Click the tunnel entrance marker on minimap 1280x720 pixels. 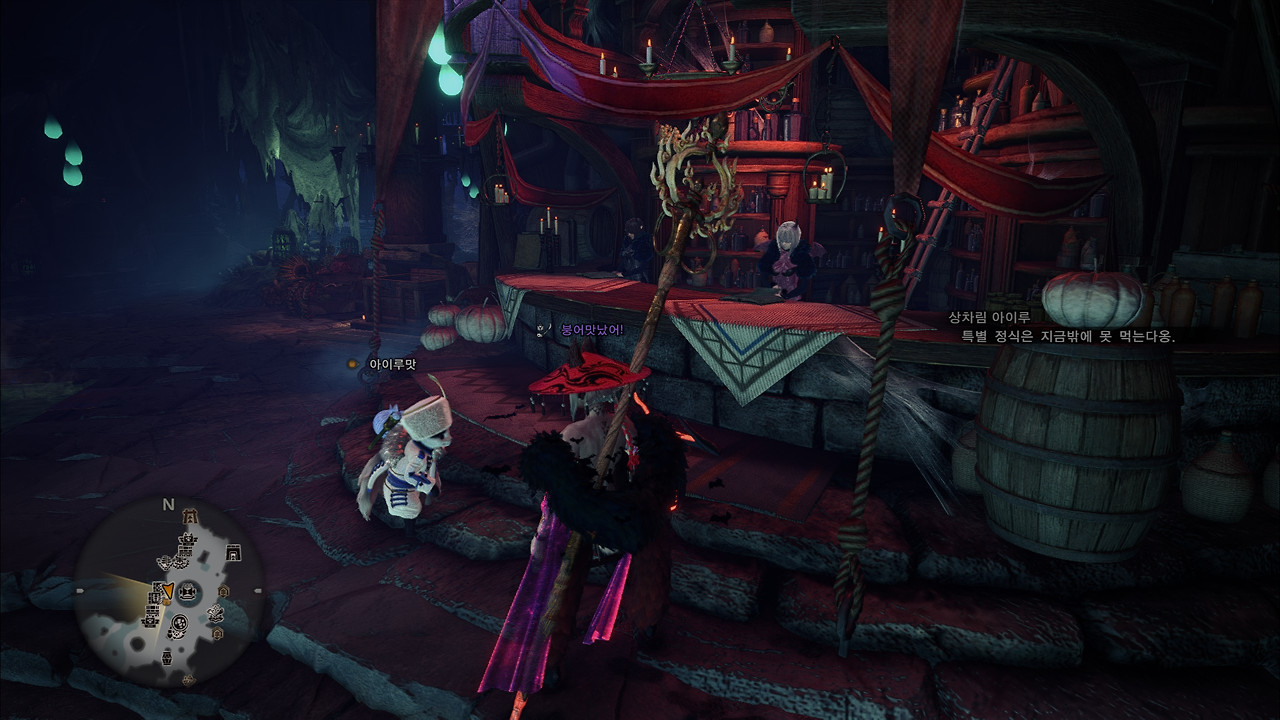pyautogui.click(x=234, y=551)
